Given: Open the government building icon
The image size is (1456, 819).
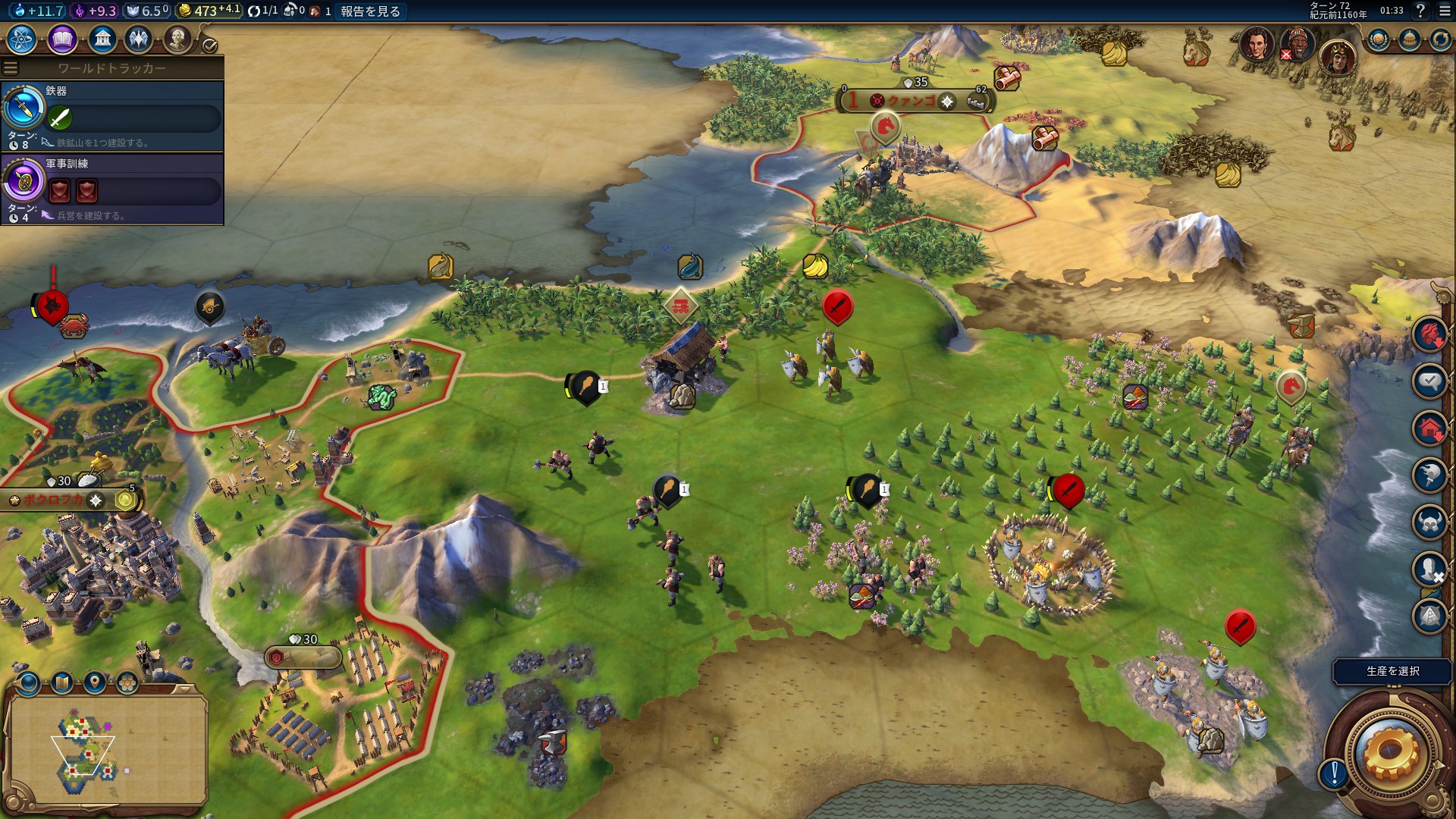Looking at the screenshot, I should (x=102, y=39).
